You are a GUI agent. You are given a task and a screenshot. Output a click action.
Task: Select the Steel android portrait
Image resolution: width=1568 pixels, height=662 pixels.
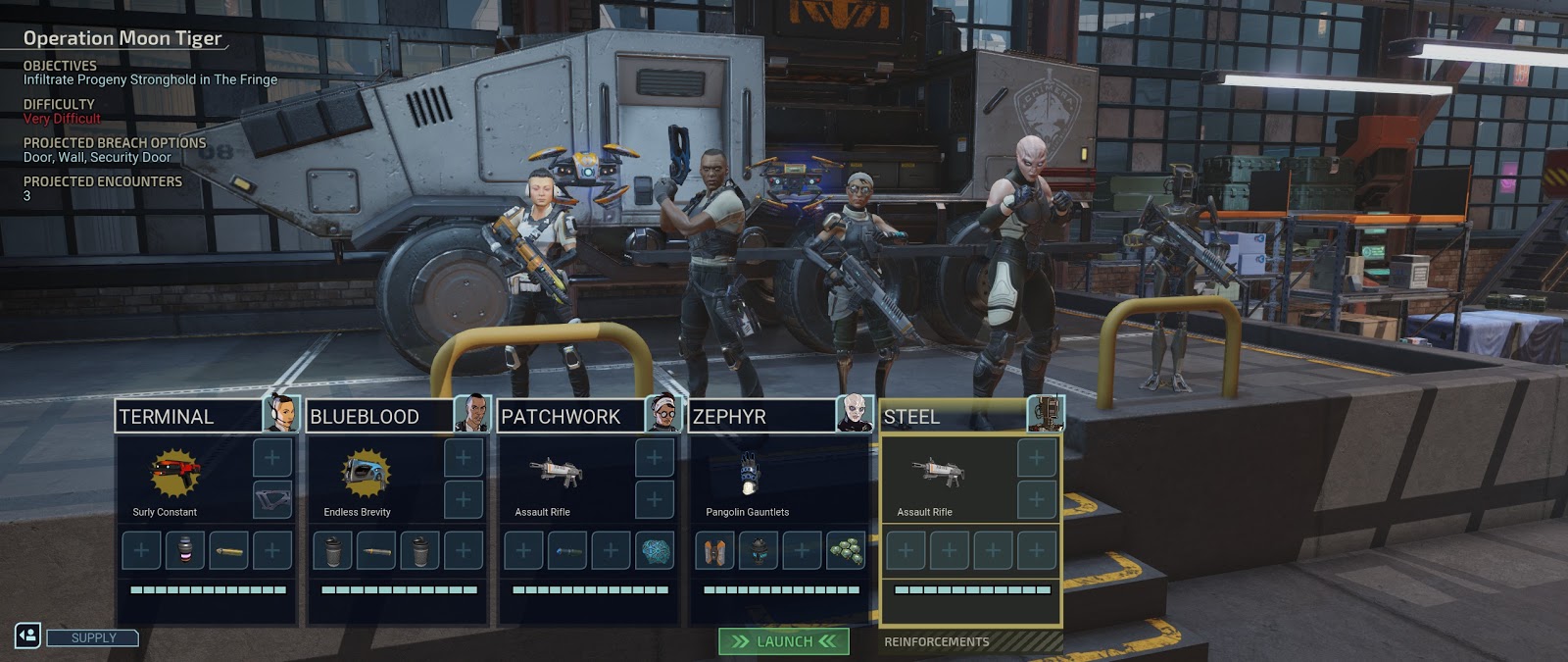[x=1046, y=414]
